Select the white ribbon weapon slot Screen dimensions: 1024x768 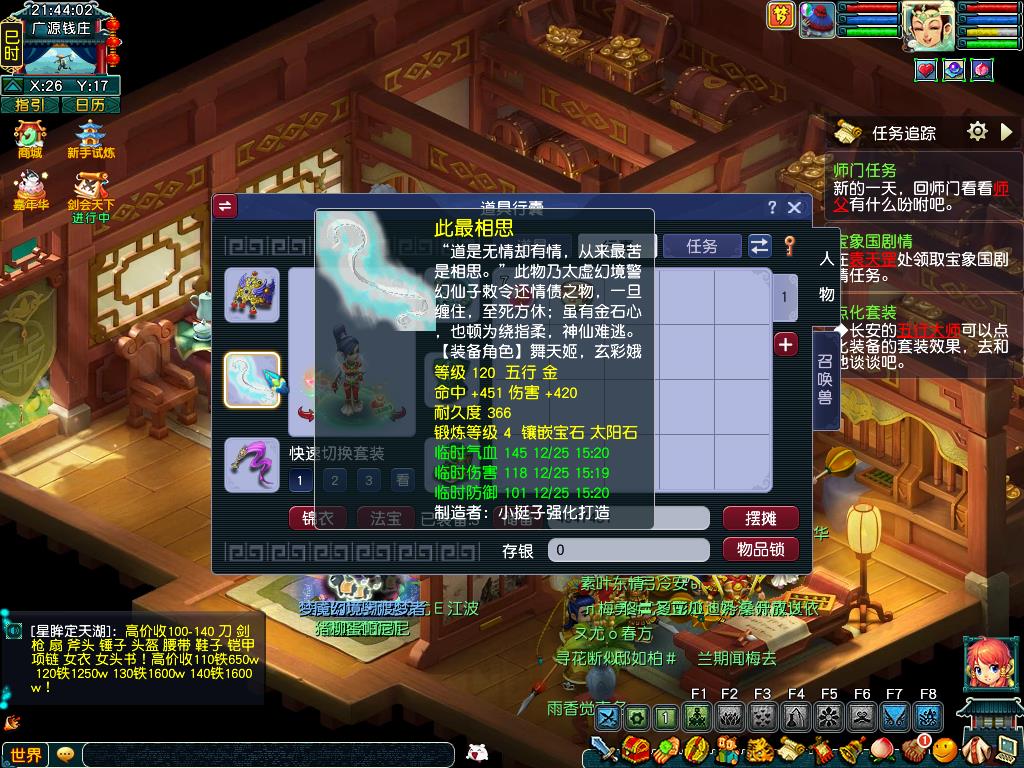click(x=252, y=380)
